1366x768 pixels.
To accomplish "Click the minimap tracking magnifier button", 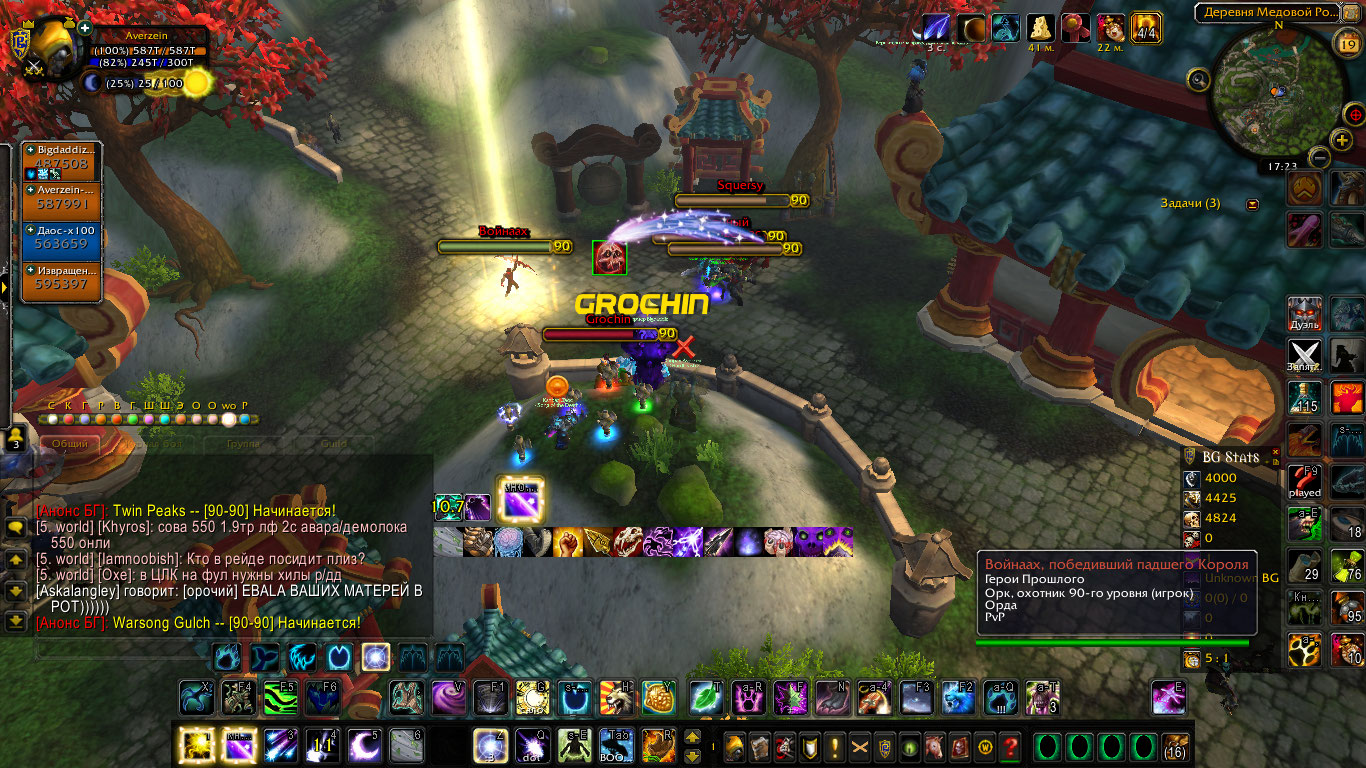I will pos(1198,79).
